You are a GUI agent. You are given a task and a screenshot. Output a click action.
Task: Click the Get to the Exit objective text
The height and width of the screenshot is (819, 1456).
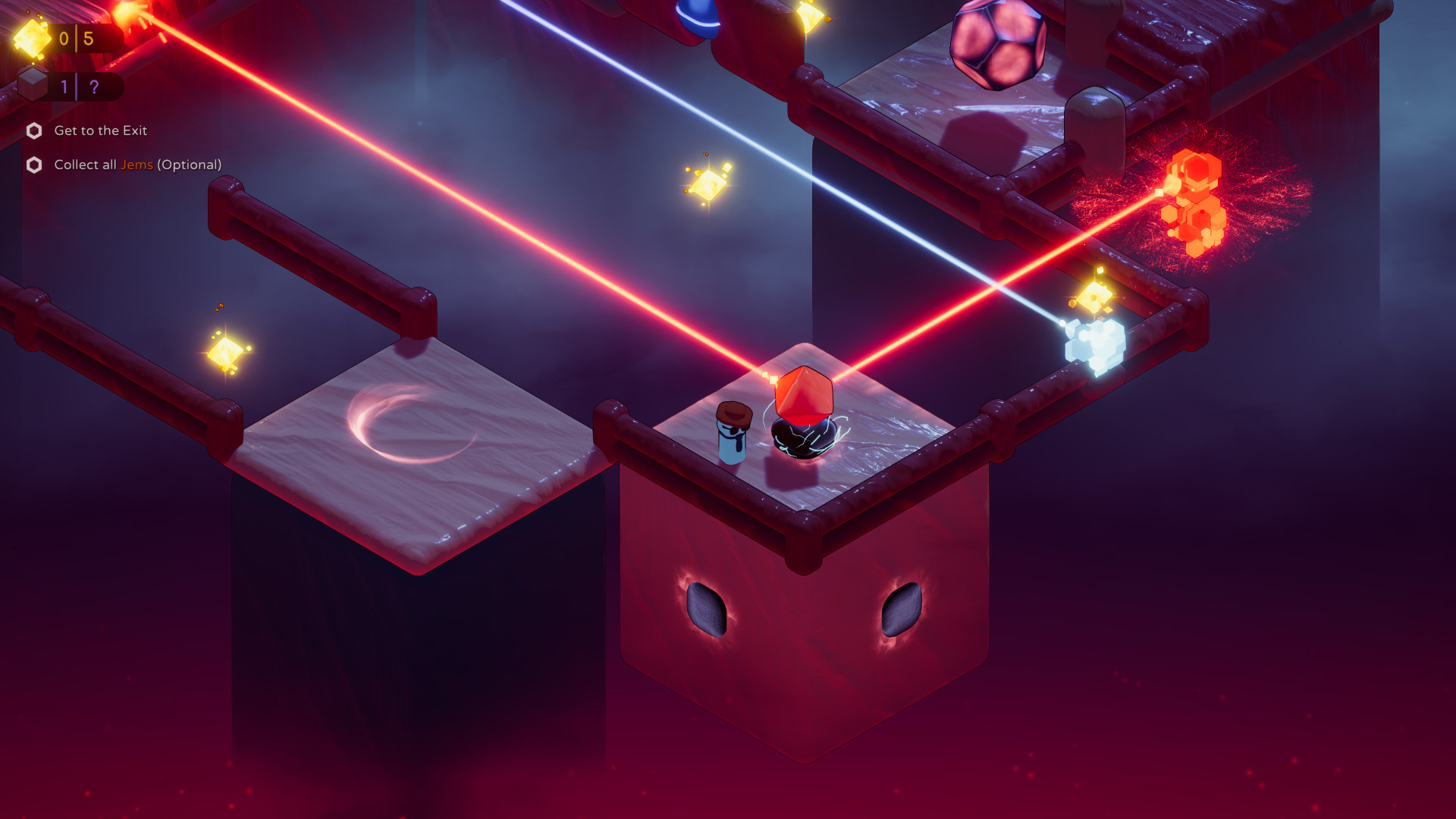[x=99, y=131]
